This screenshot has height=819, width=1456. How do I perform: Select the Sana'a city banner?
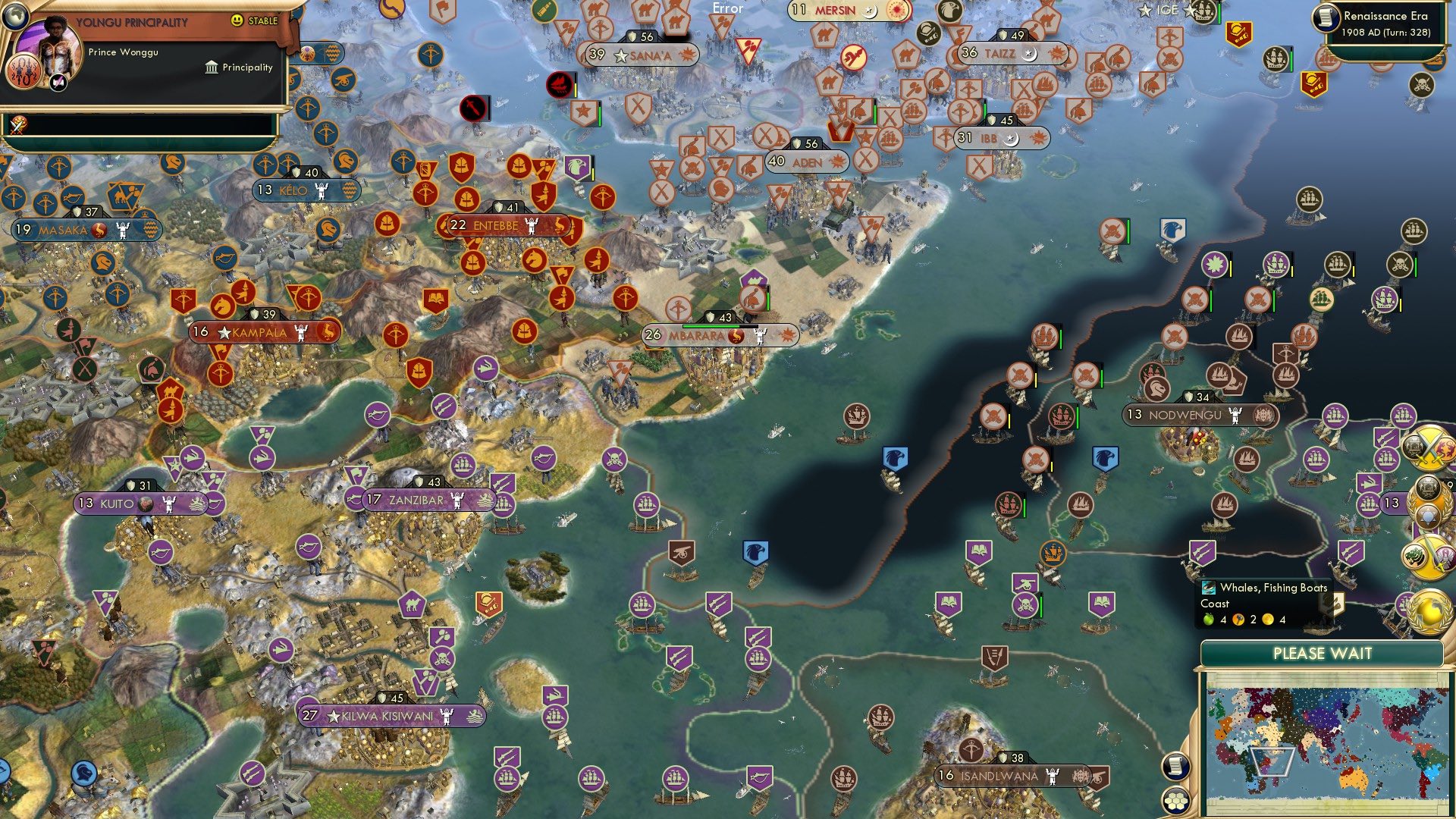[x=642, y=54]
